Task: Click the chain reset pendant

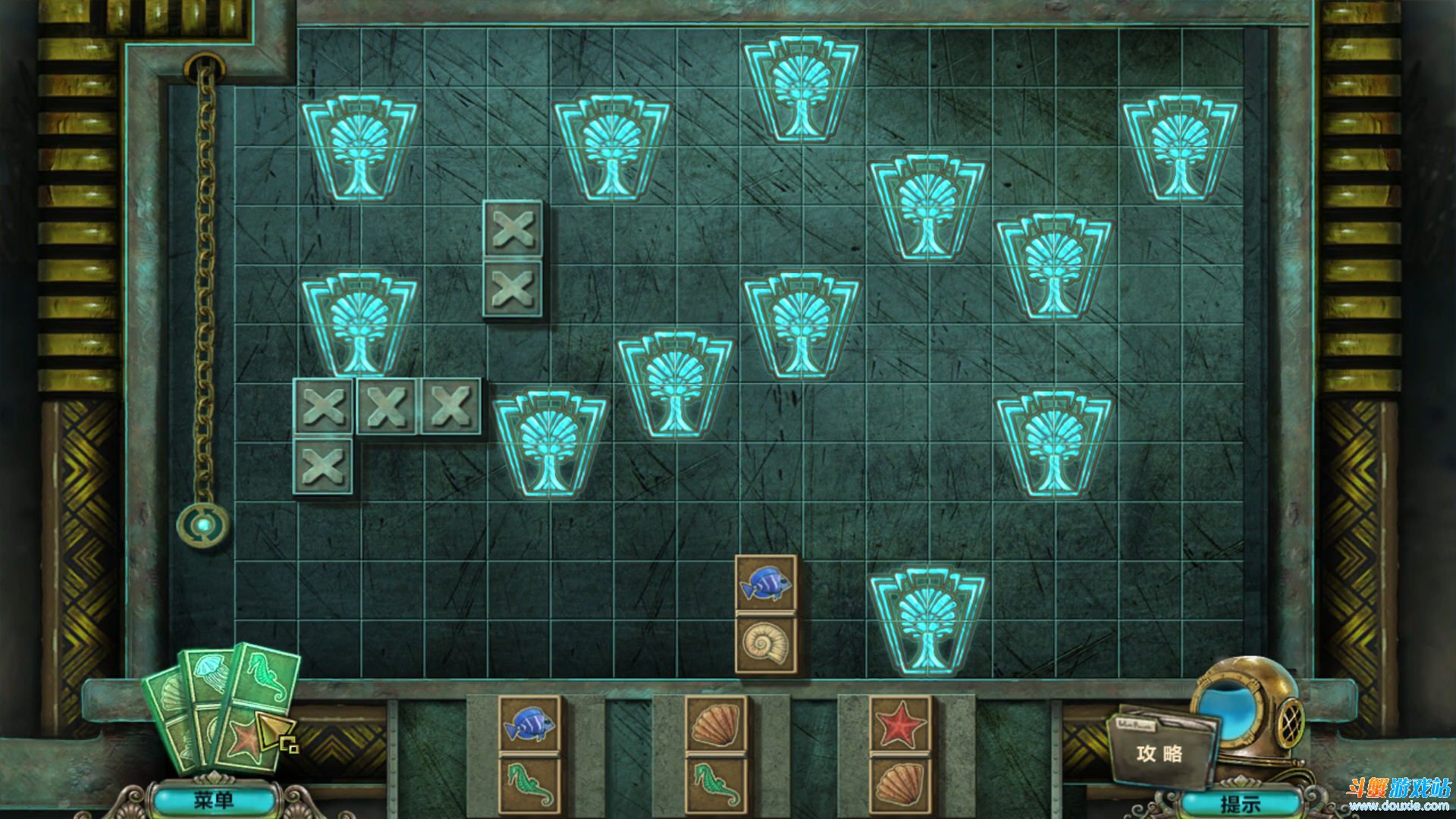Action: 202,524
